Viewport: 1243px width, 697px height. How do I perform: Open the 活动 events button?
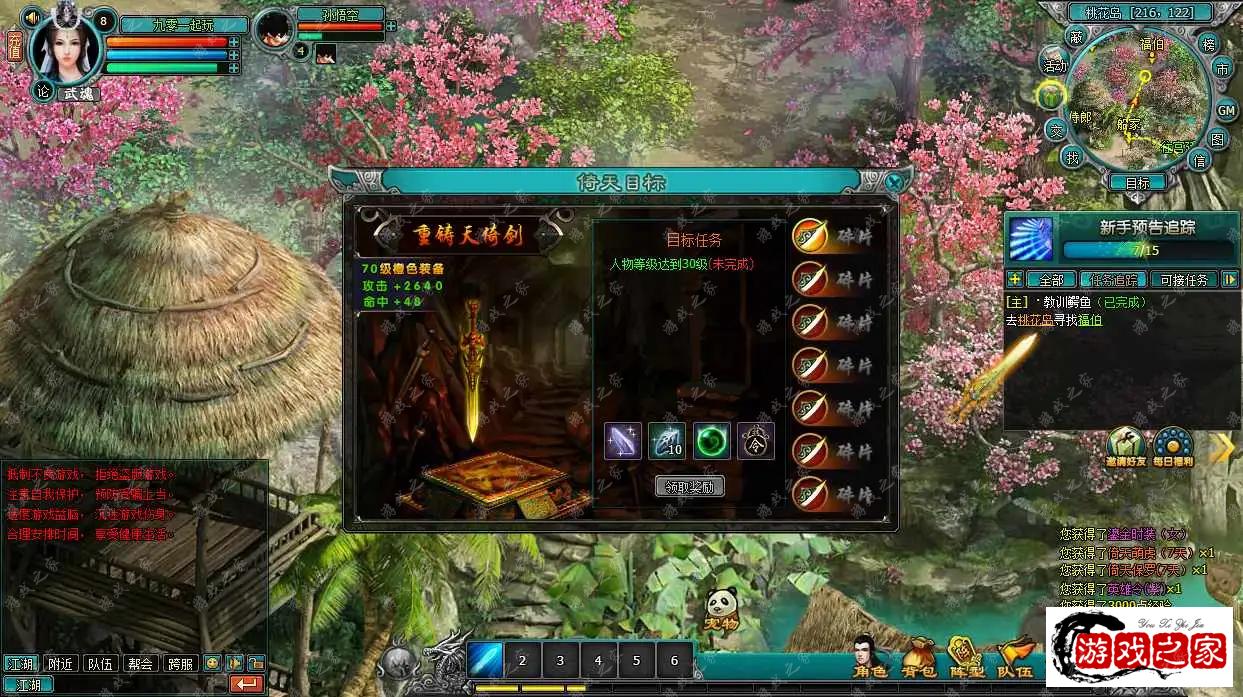pyautogui.click(x=1055, y=65)
